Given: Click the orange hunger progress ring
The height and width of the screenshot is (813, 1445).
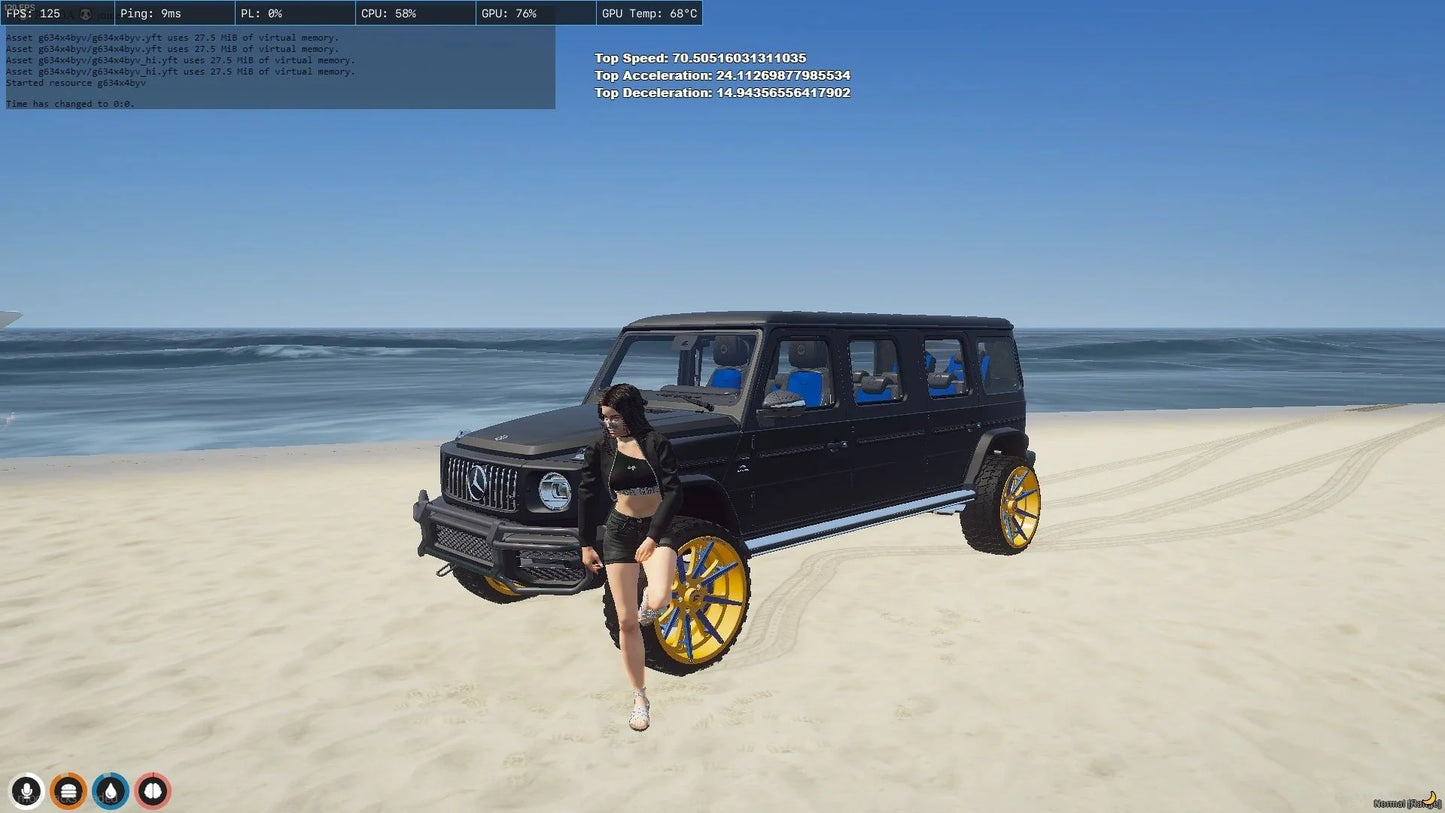Looking at the screenshot, I should (x=68, y=791).
